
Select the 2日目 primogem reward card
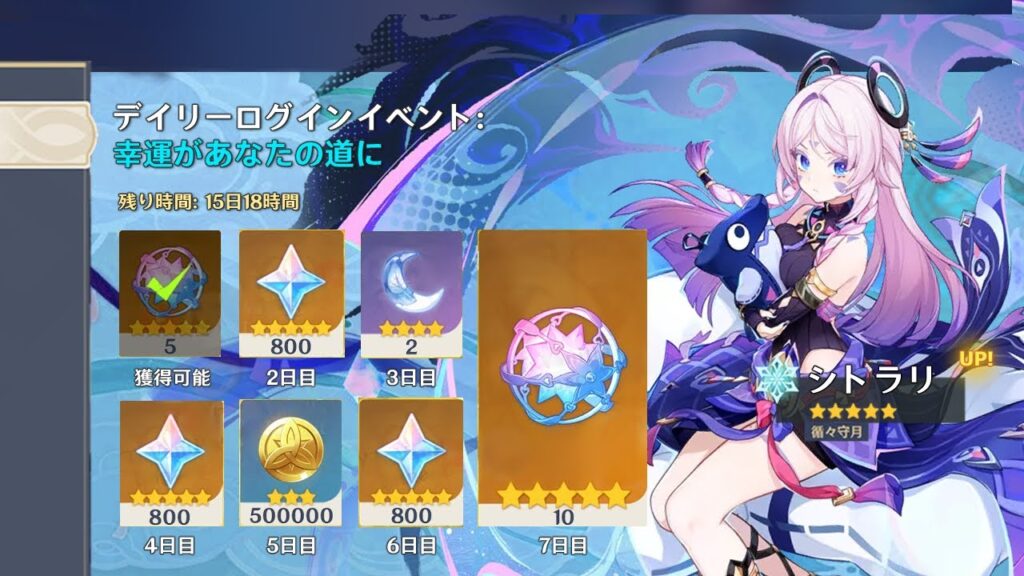click(x=290, y=291)
